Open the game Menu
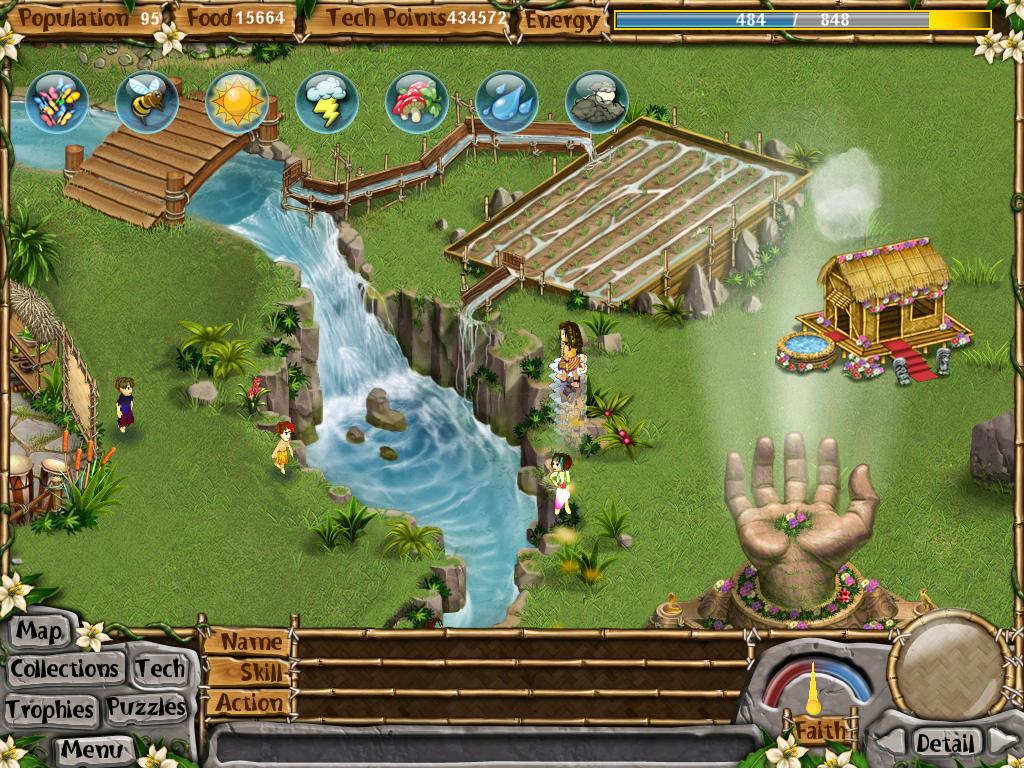The width and height of the screenshot is (1024, 769). (x=92, y=748)
